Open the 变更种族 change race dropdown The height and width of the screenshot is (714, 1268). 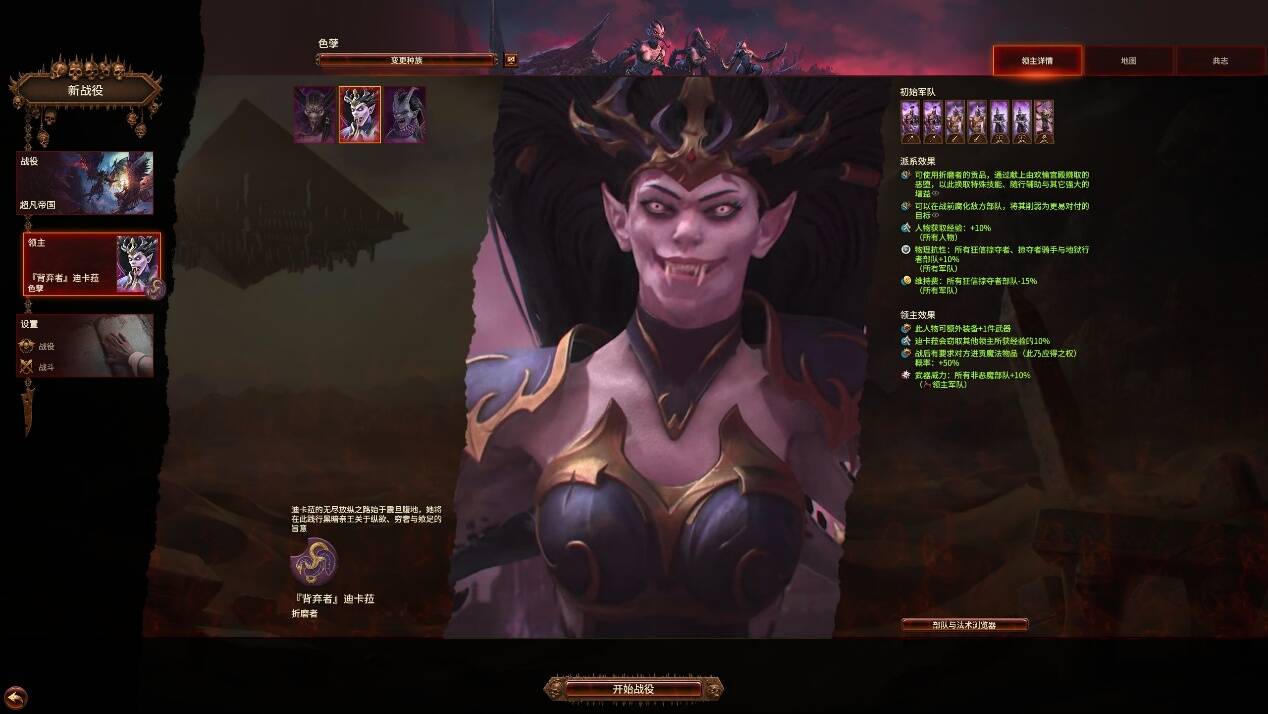pos(406,60)
